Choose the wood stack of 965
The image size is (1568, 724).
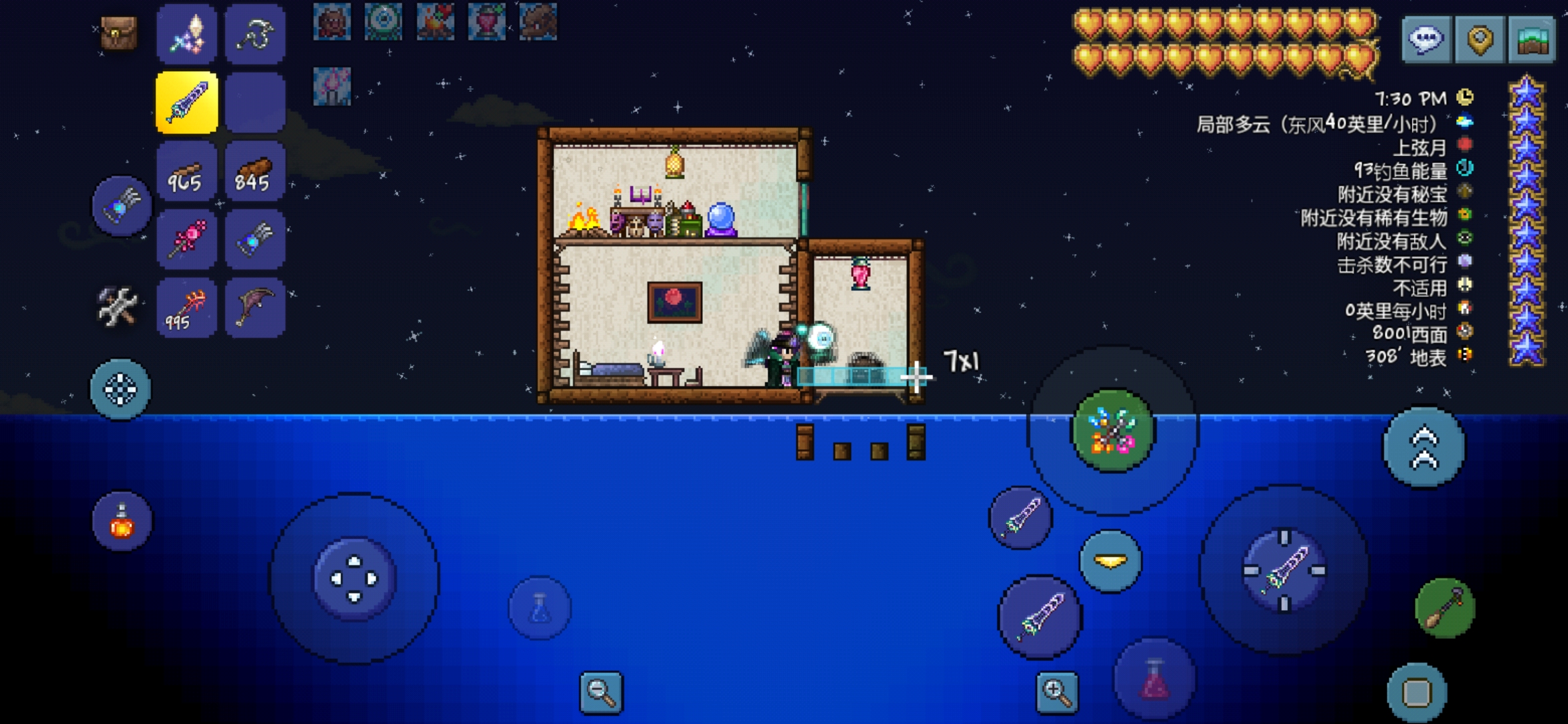click(186, 172)
